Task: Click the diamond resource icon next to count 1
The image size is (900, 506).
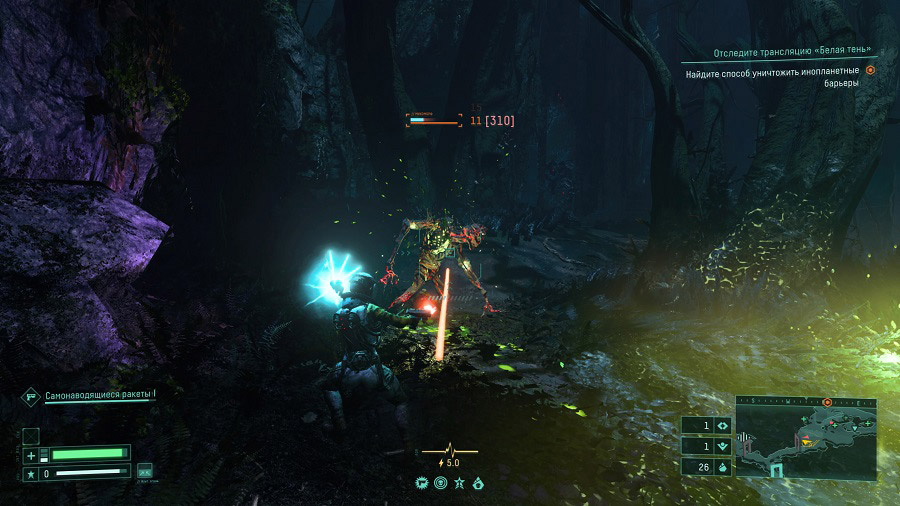Action: tap(723, 425)
